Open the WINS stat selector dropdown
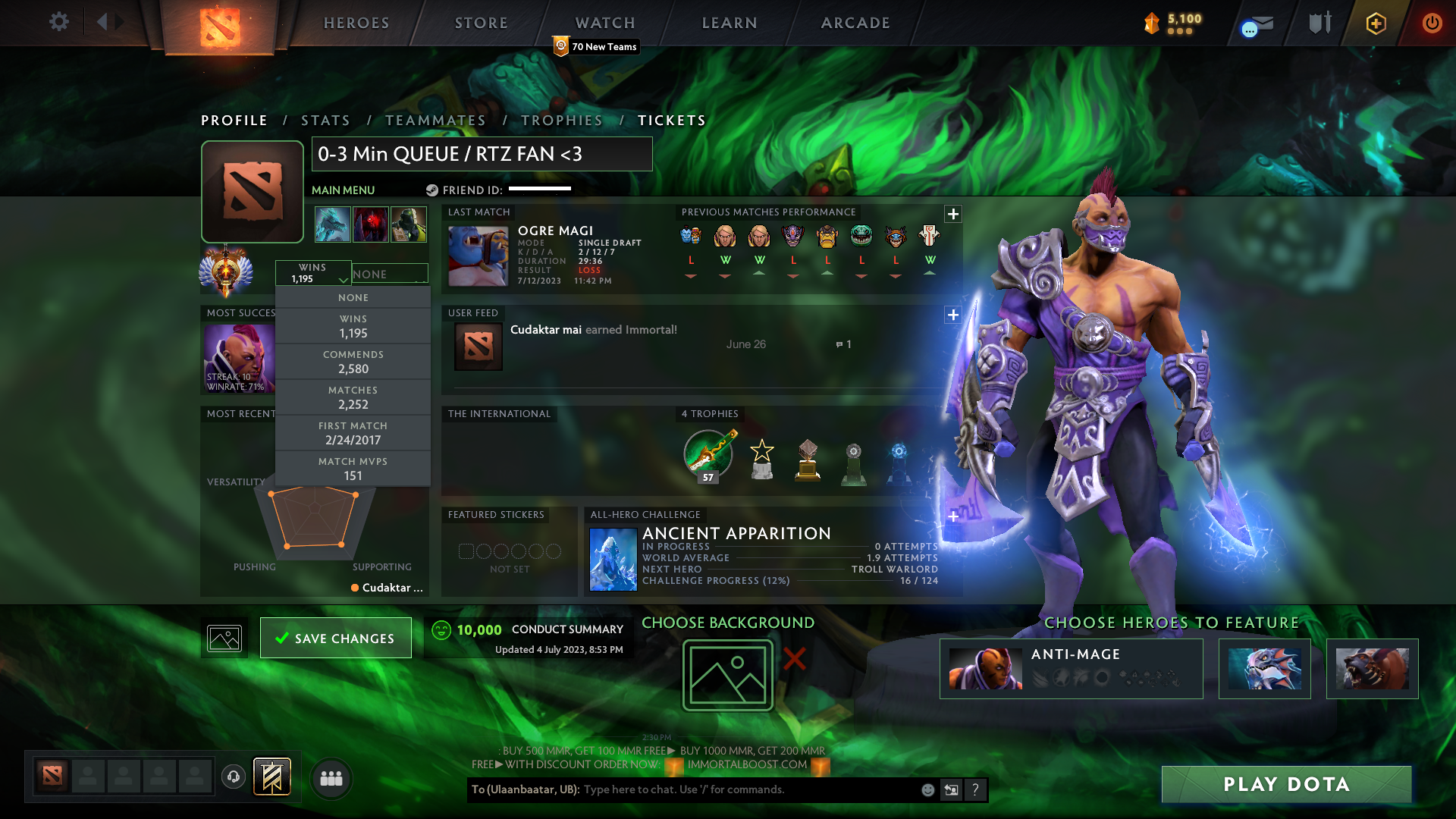The height and width of the screenshot is (819, 1456). click(314, 273)
